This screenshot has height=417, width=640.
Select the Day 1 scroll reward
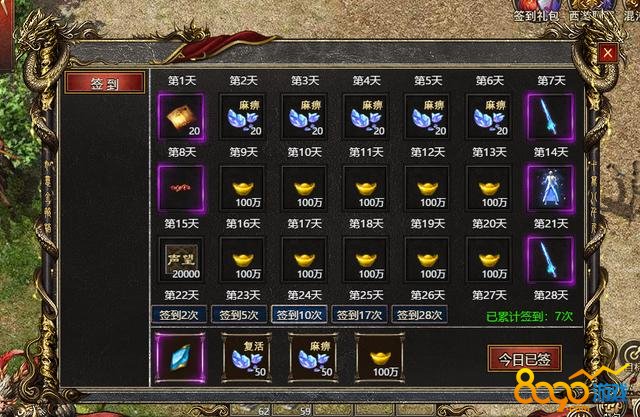point(180,114)
